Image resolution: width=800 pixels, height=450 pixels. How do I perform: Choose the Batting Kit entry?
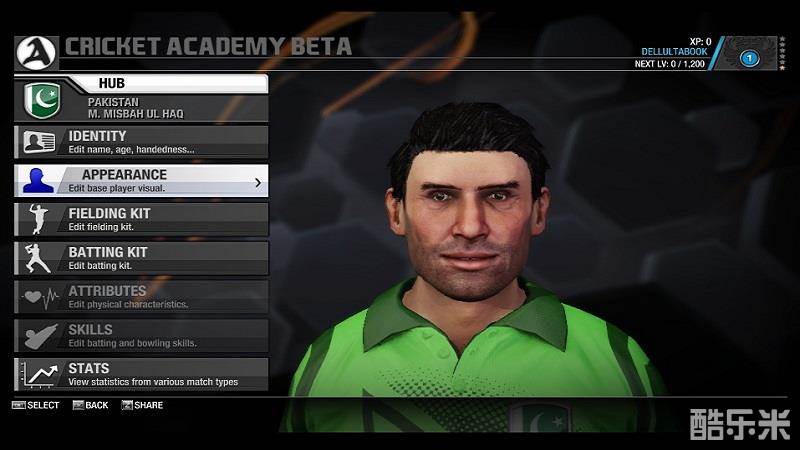pos(142,258)
